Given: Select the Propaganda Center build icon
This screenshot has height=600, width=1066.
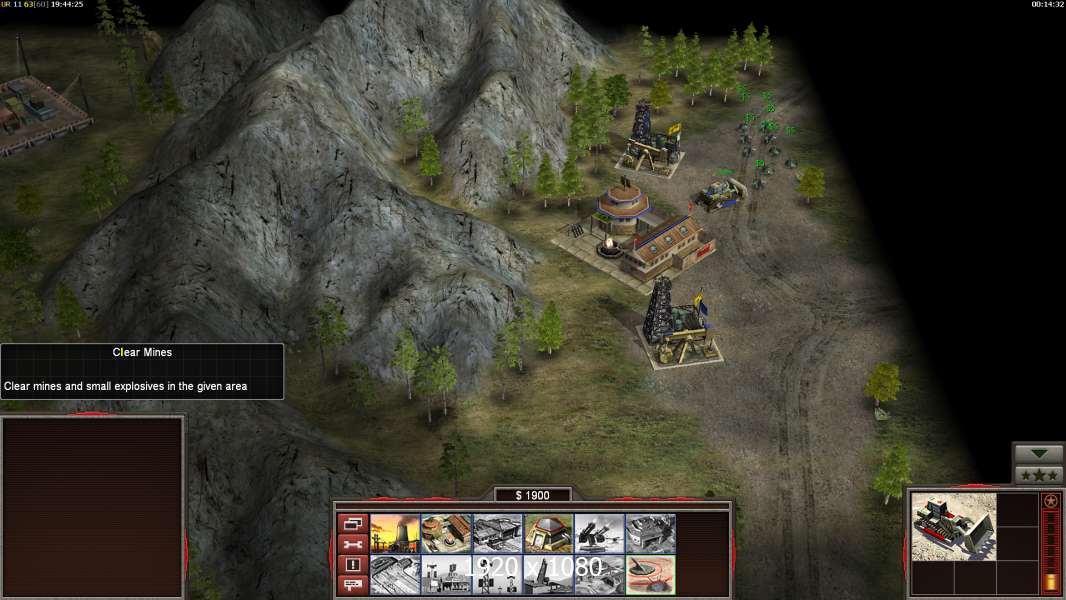Looking at the screenshot, I should [x=446, y=575].
